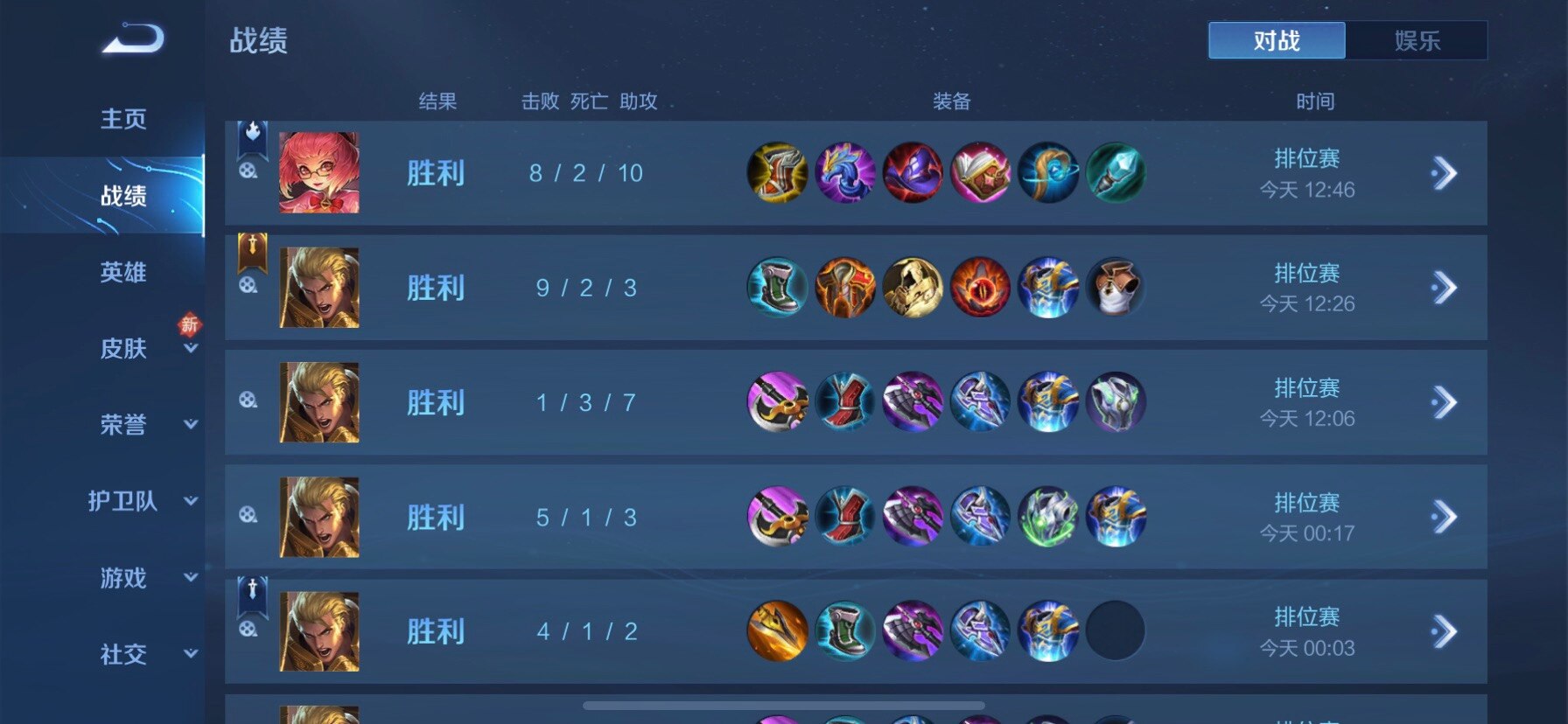Go back using the return arrow
Viewport: 1568px width, 724px height.
[x=133, y=40]
